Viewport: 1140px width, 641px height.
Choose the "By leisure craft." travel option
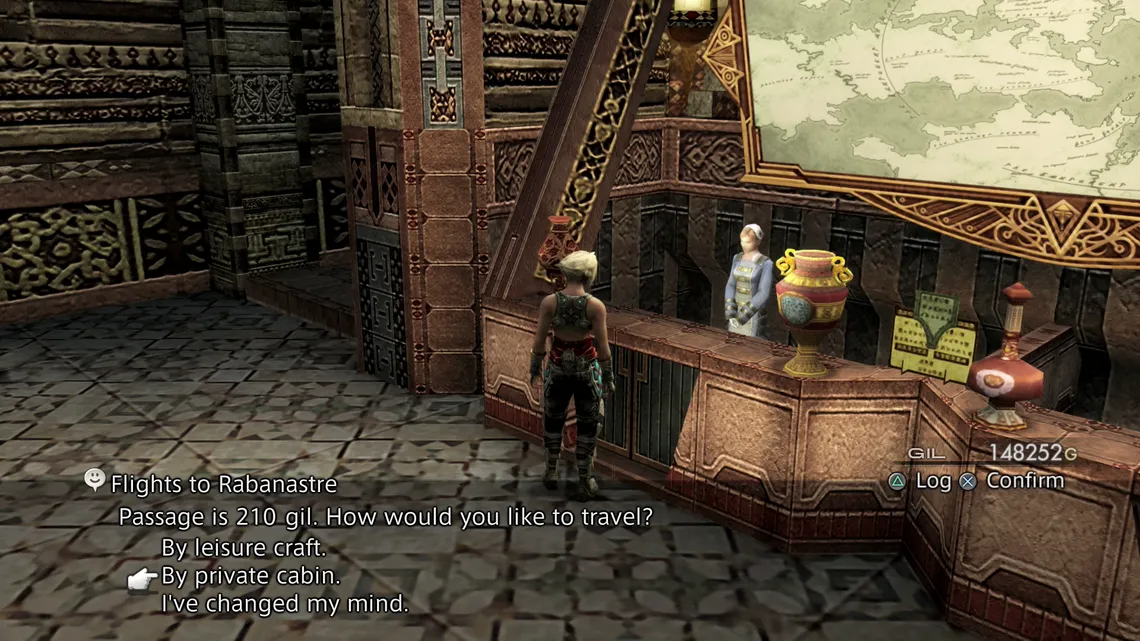(x=243, y=548)
